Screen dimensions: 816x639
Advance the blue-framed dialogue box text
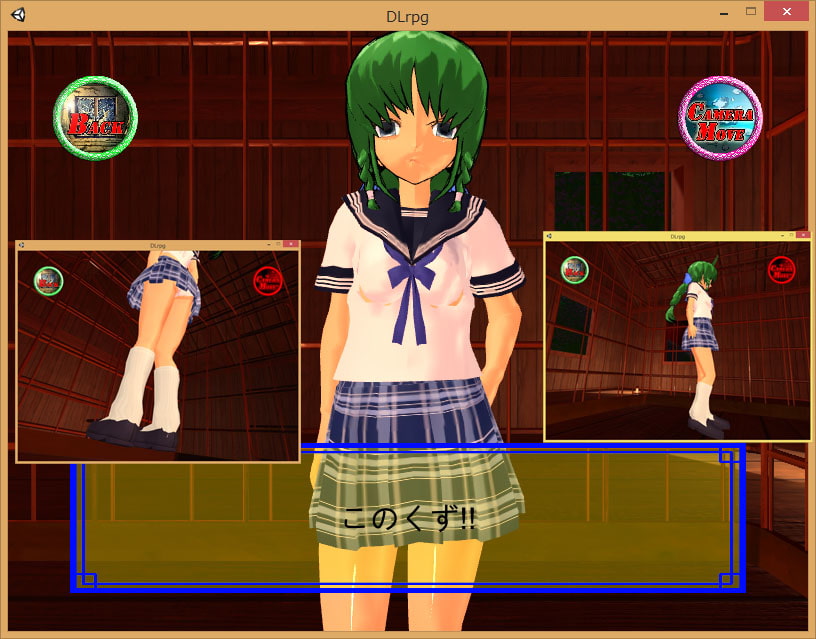pyautogui.click(x=408, y=519)
